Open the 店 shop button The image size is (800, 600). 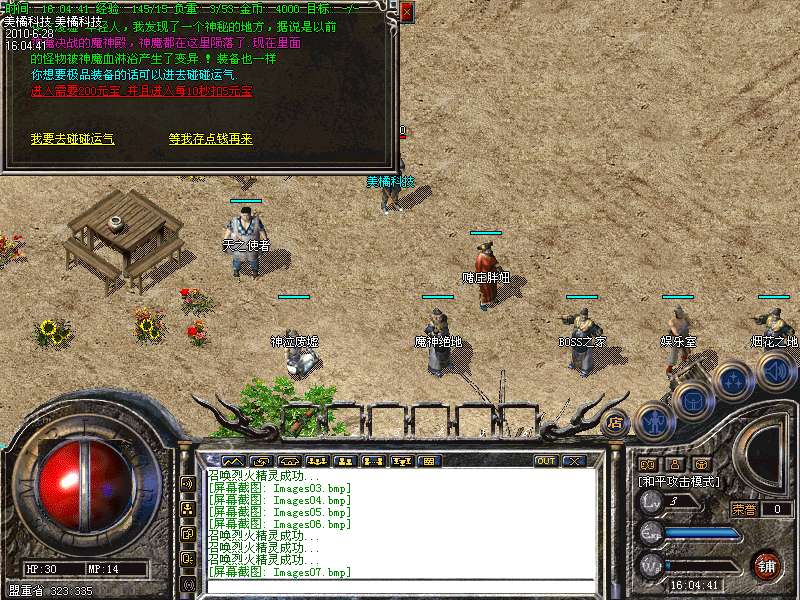click(x=614, y=423)
